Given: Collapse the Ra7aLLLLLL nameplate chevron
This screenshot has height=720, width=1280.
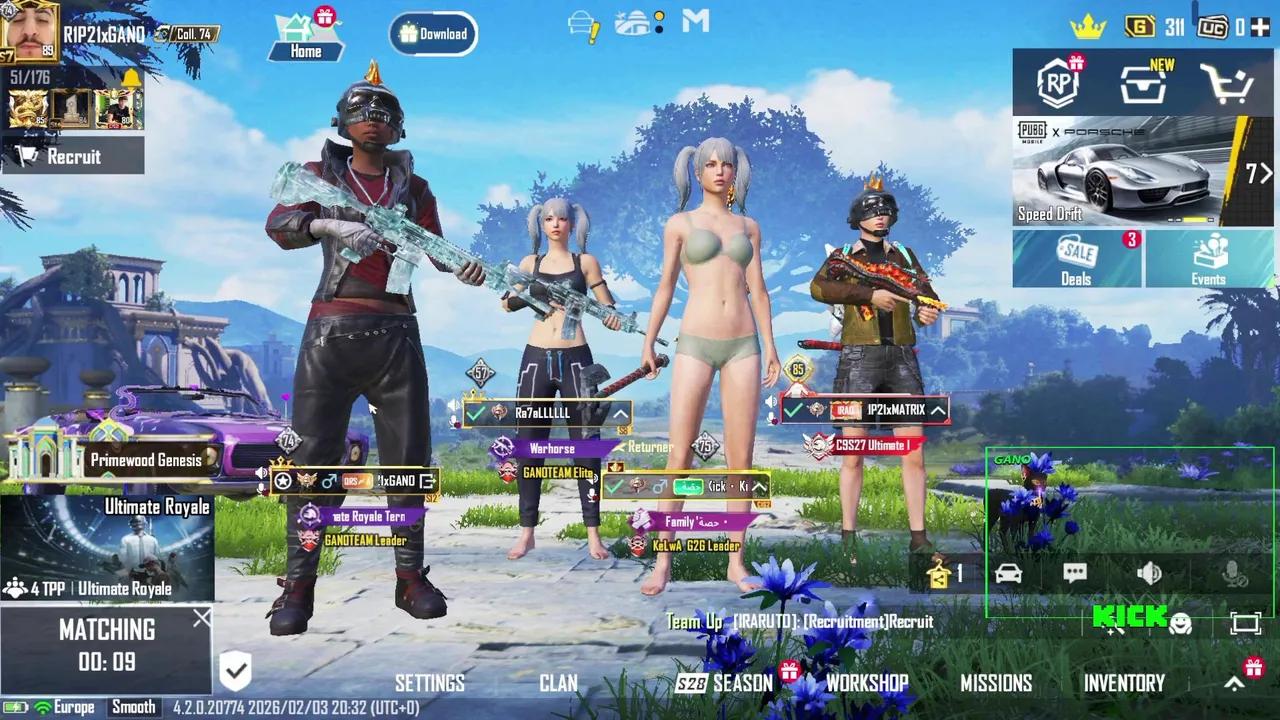Looking at the screenshot, I should coord(621,412).
